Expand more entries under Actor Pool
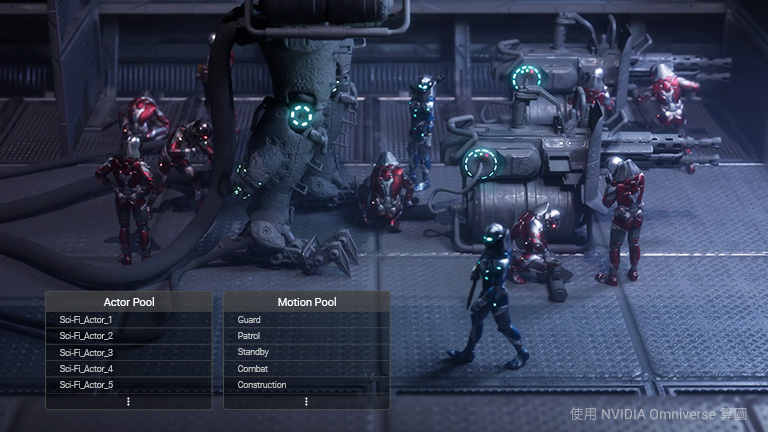 tap(128, 401)
